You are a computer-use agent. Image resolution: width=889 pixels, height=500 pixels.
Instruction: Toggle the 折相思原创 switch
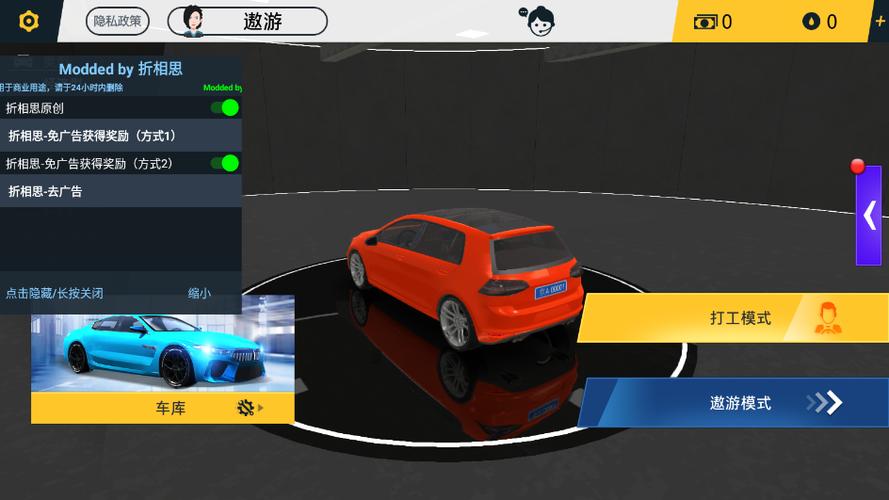pyautogui.click(x=225, y=108)
